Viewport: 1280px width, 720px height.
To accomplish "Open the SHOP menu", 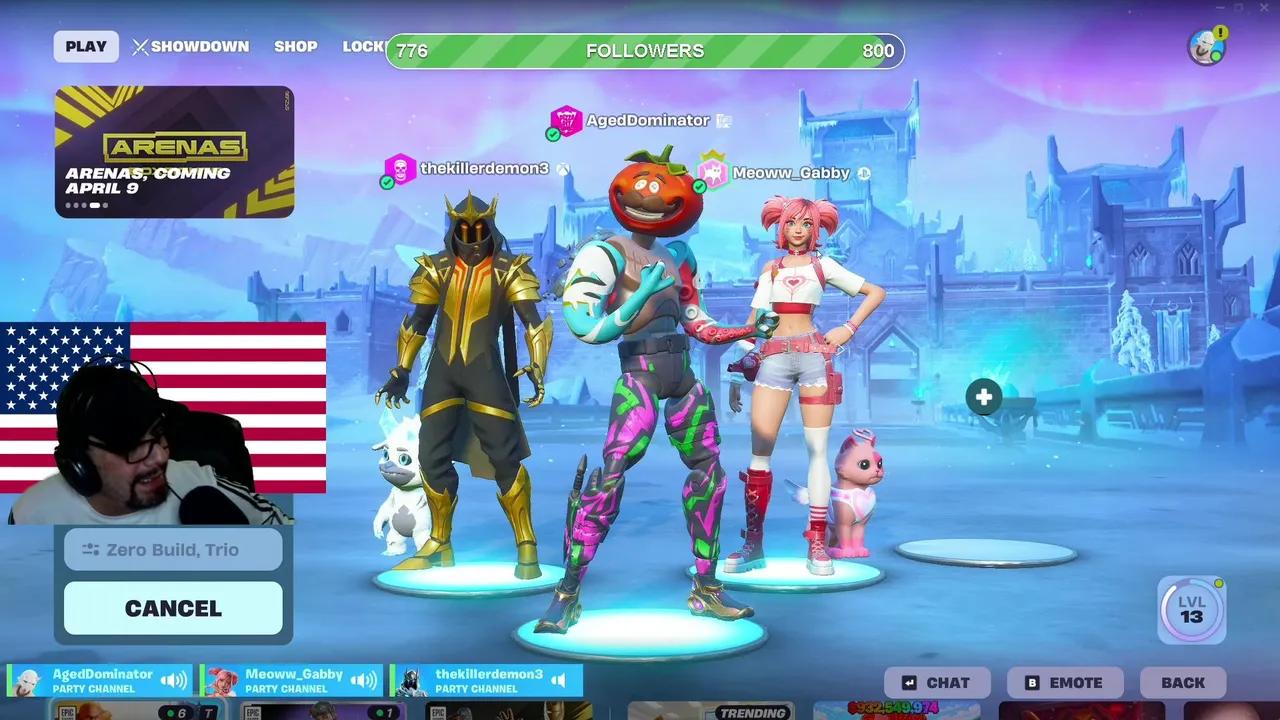I will coord(296,46).
